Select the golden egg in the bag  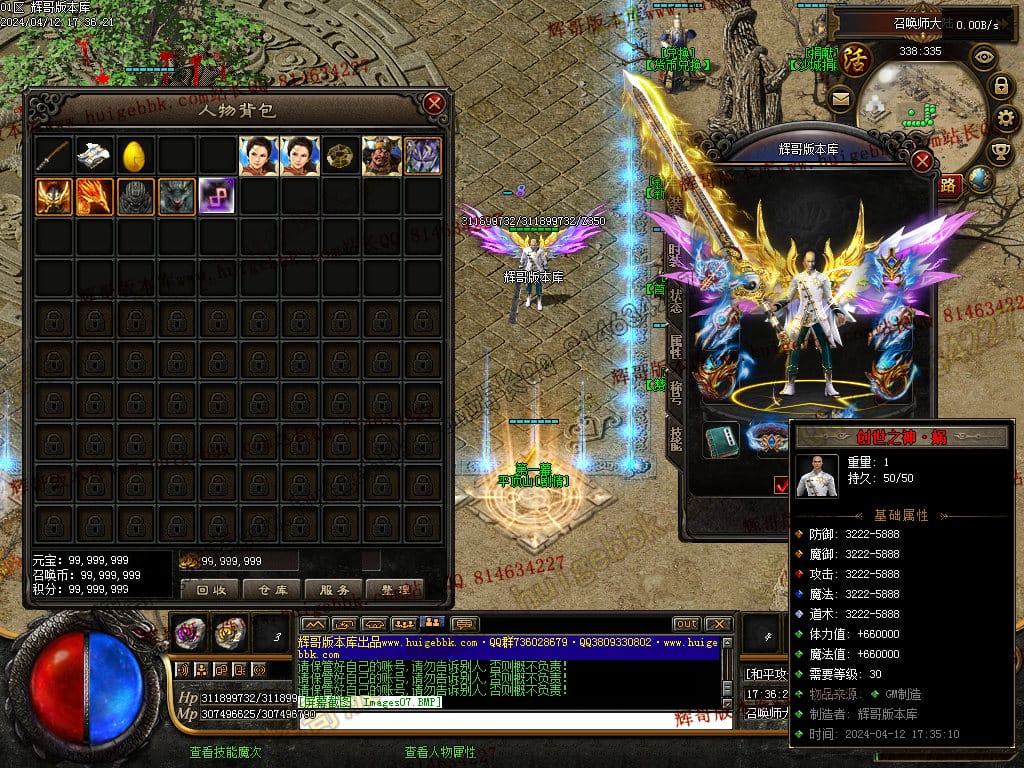(x=135, y=156)
